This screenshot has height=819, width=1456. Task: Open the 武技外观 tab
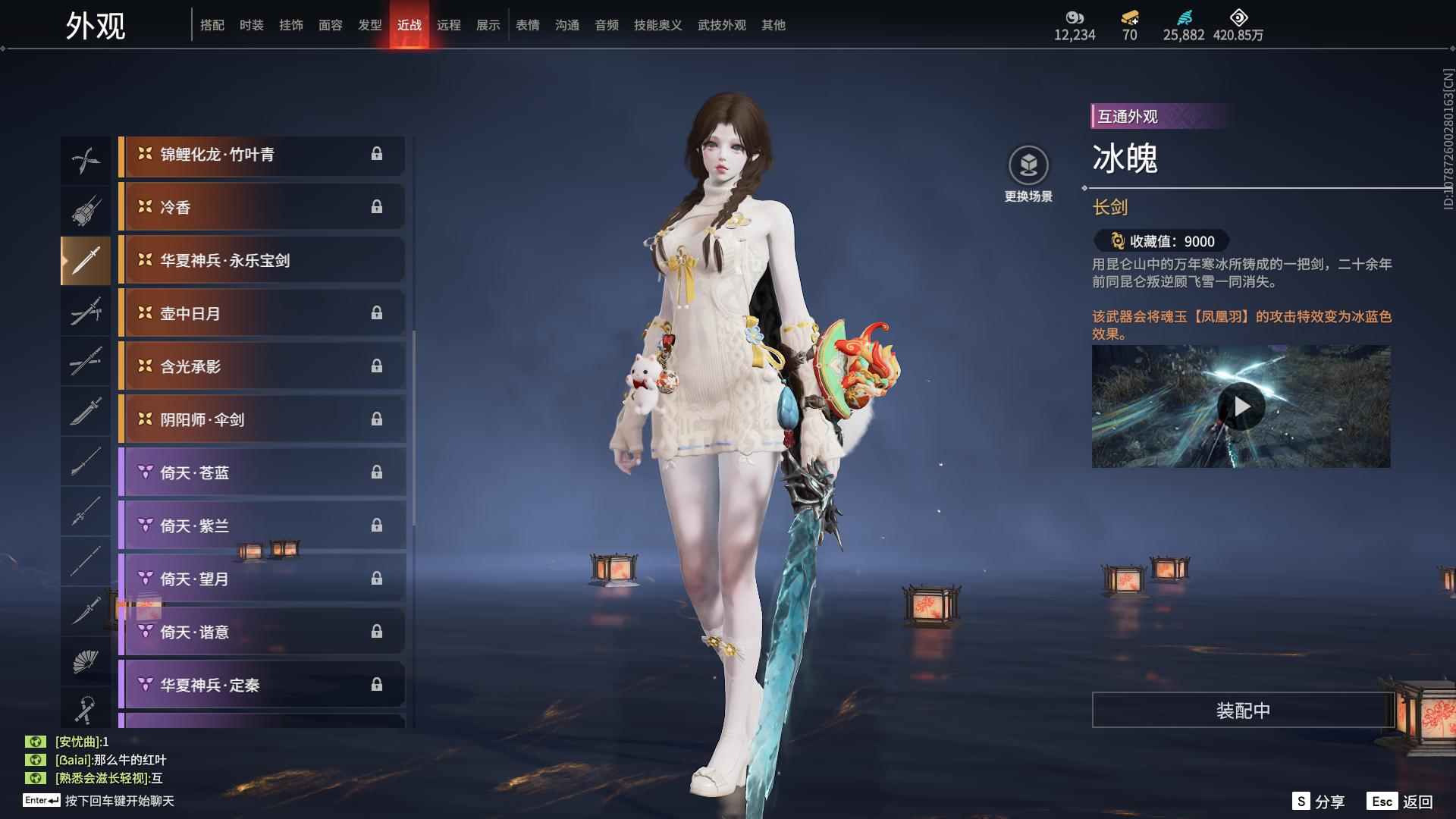point(721,25)
